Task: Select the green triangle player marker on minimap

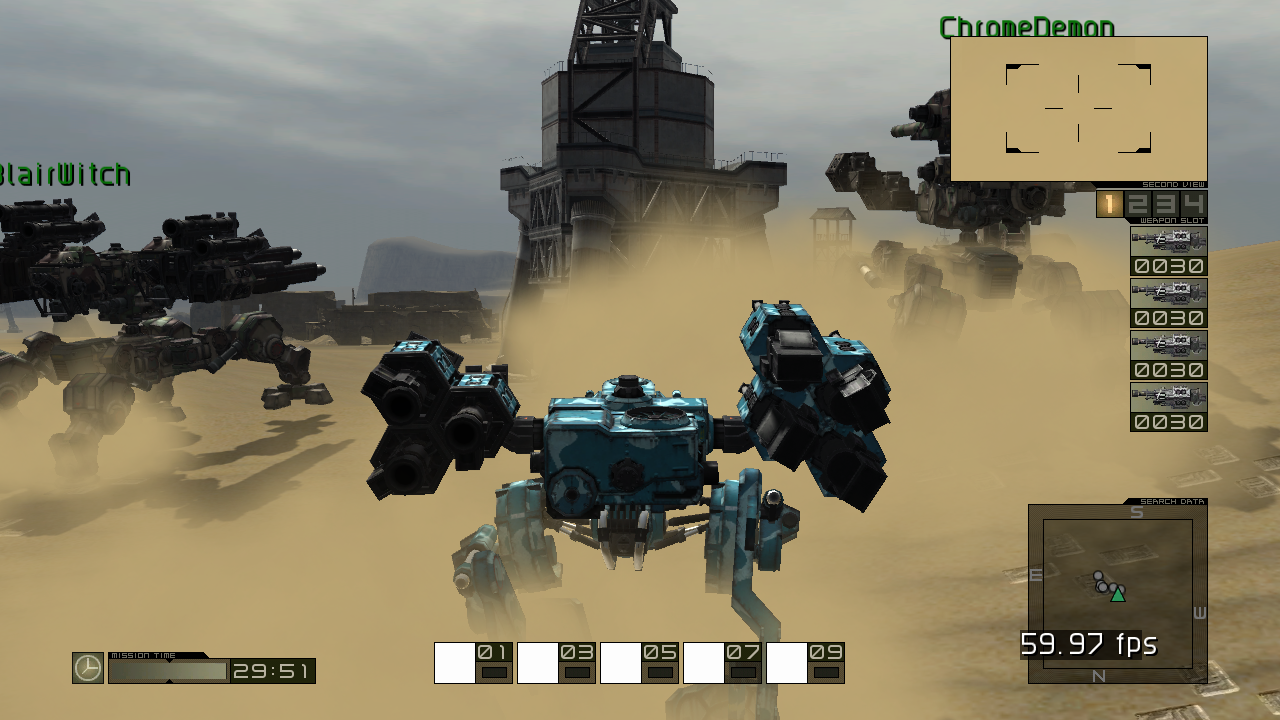Action: tap(1117, 594)
